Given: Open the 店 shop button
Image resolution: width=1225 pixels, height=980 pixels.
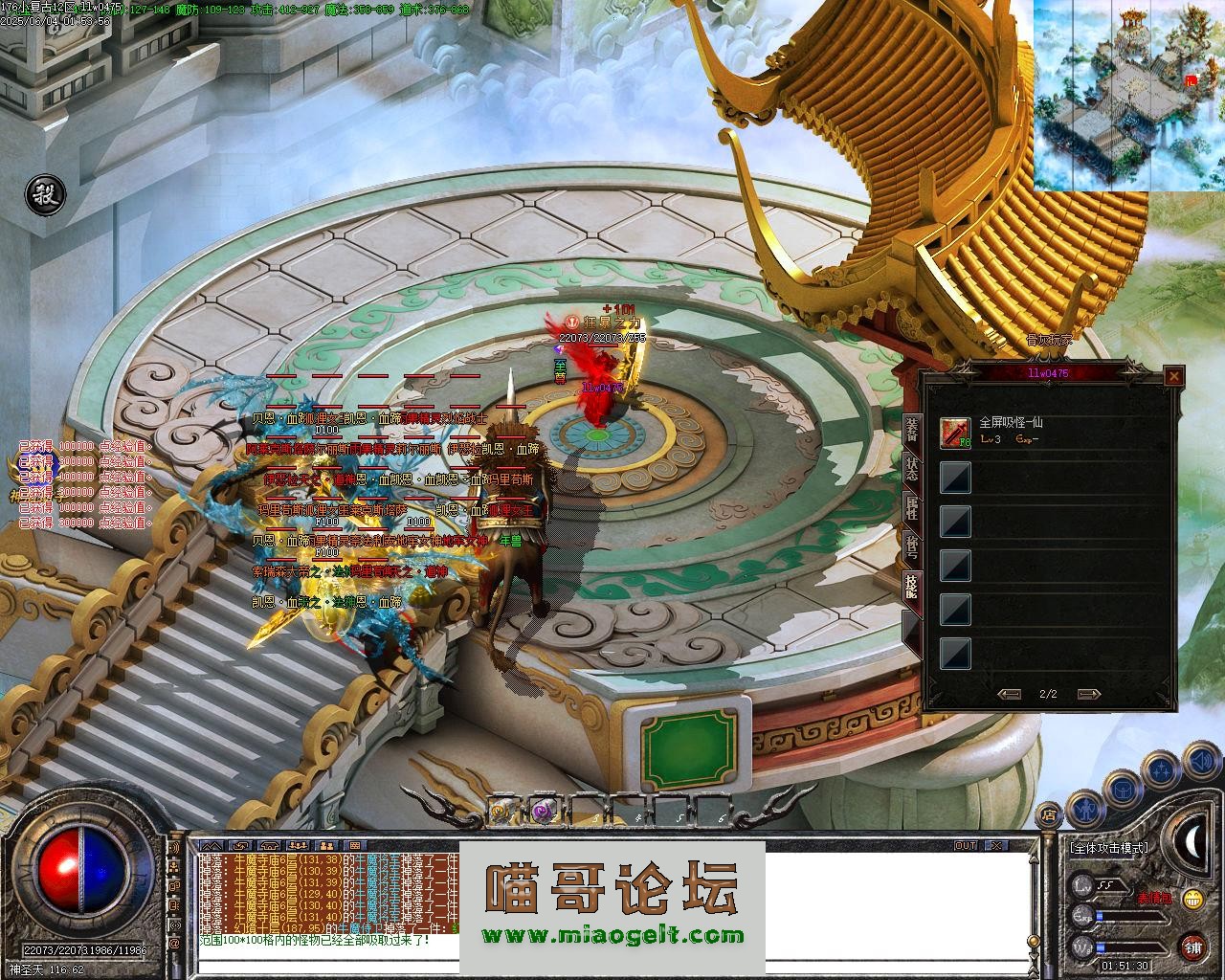Looking at the screenshot, I should pyautogui.click(x=1049, y=816).
